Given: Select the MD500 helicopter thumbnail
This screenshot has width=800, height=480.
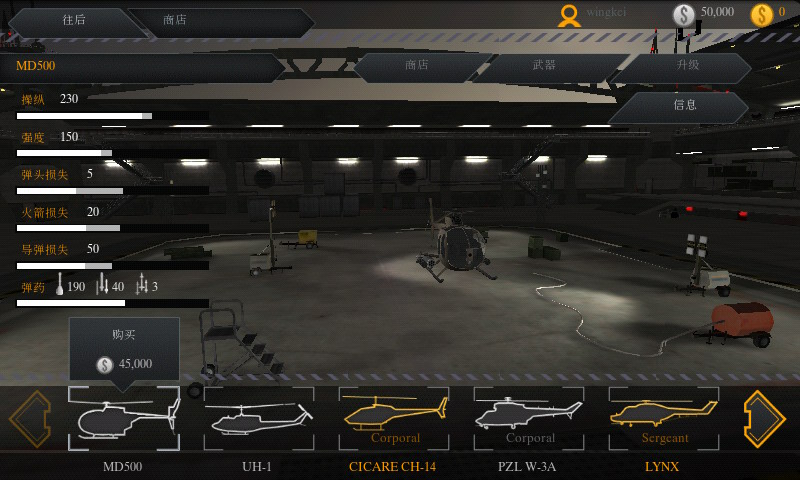Looking at the screenshot, I should (123, 418).
